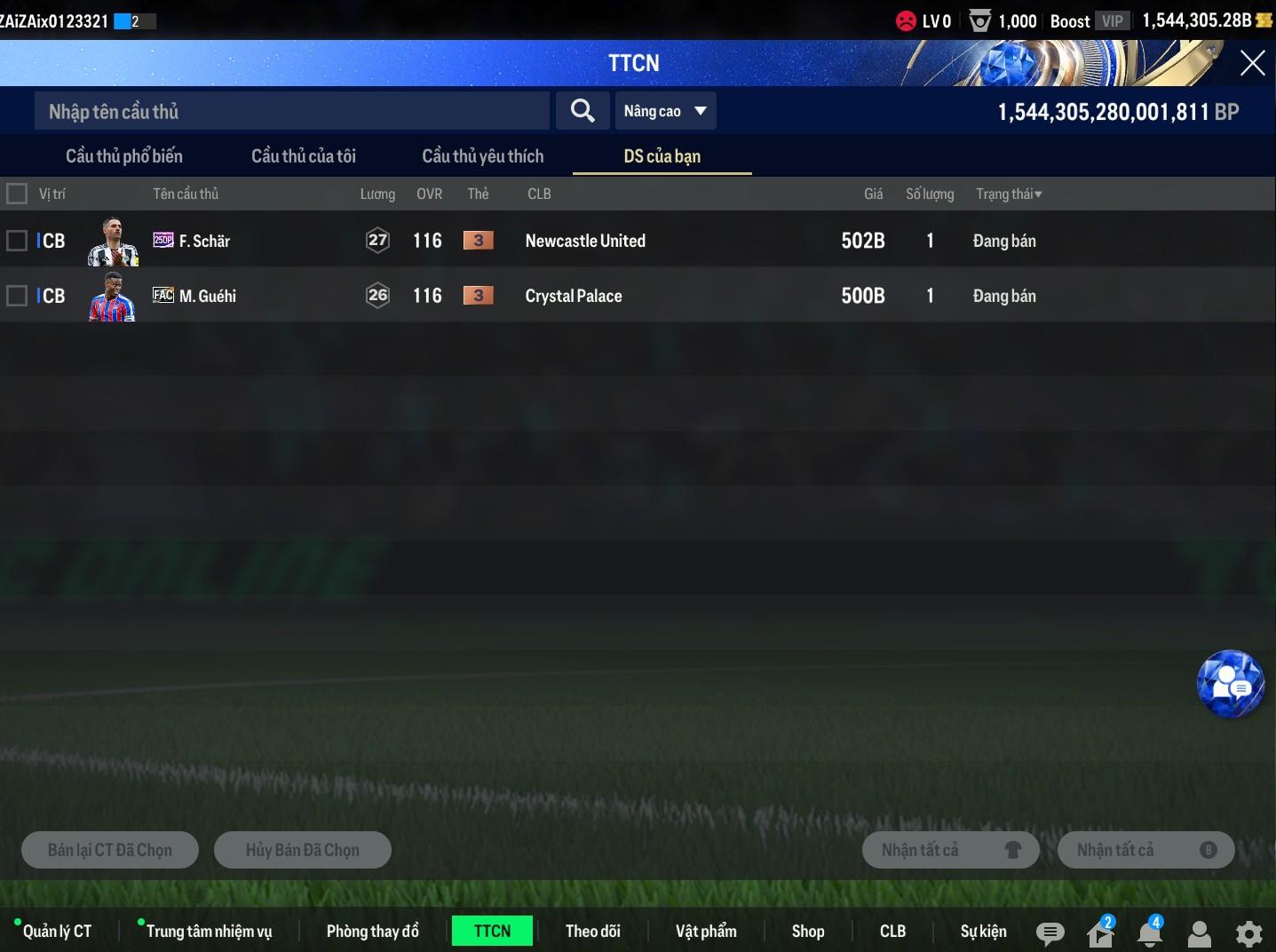Toggle the select-all checkbox in header
This screenshot has width=1276, height=952.
pos(17,194)
